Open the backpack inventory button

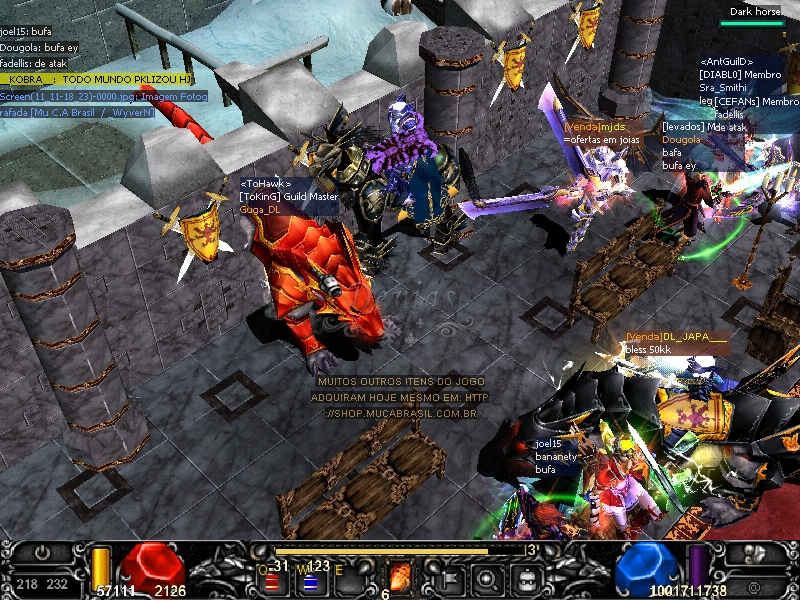(524, 578)
